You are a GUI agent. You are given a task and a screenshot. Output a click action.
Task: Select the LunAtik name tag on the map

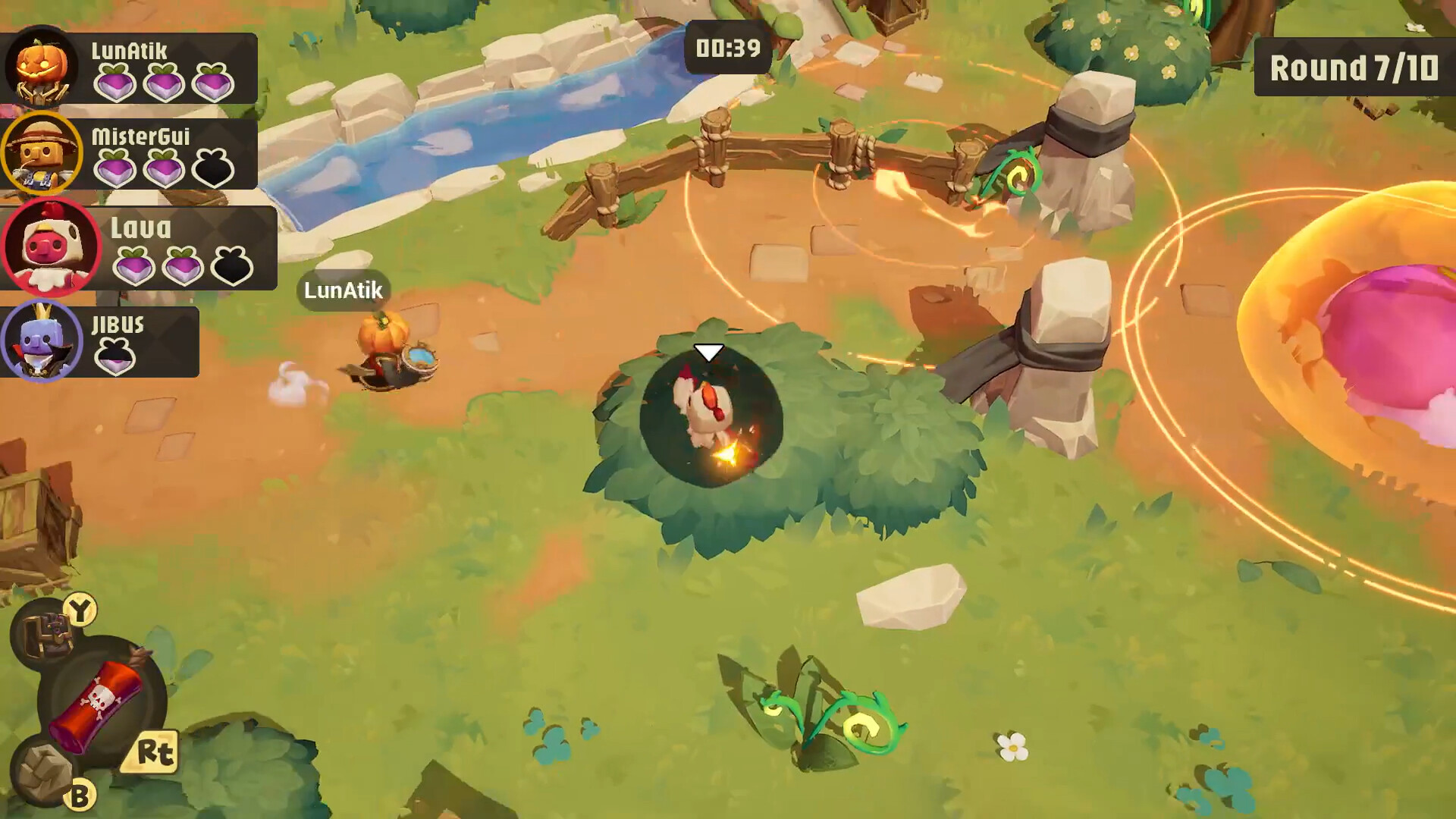(342, 290)
